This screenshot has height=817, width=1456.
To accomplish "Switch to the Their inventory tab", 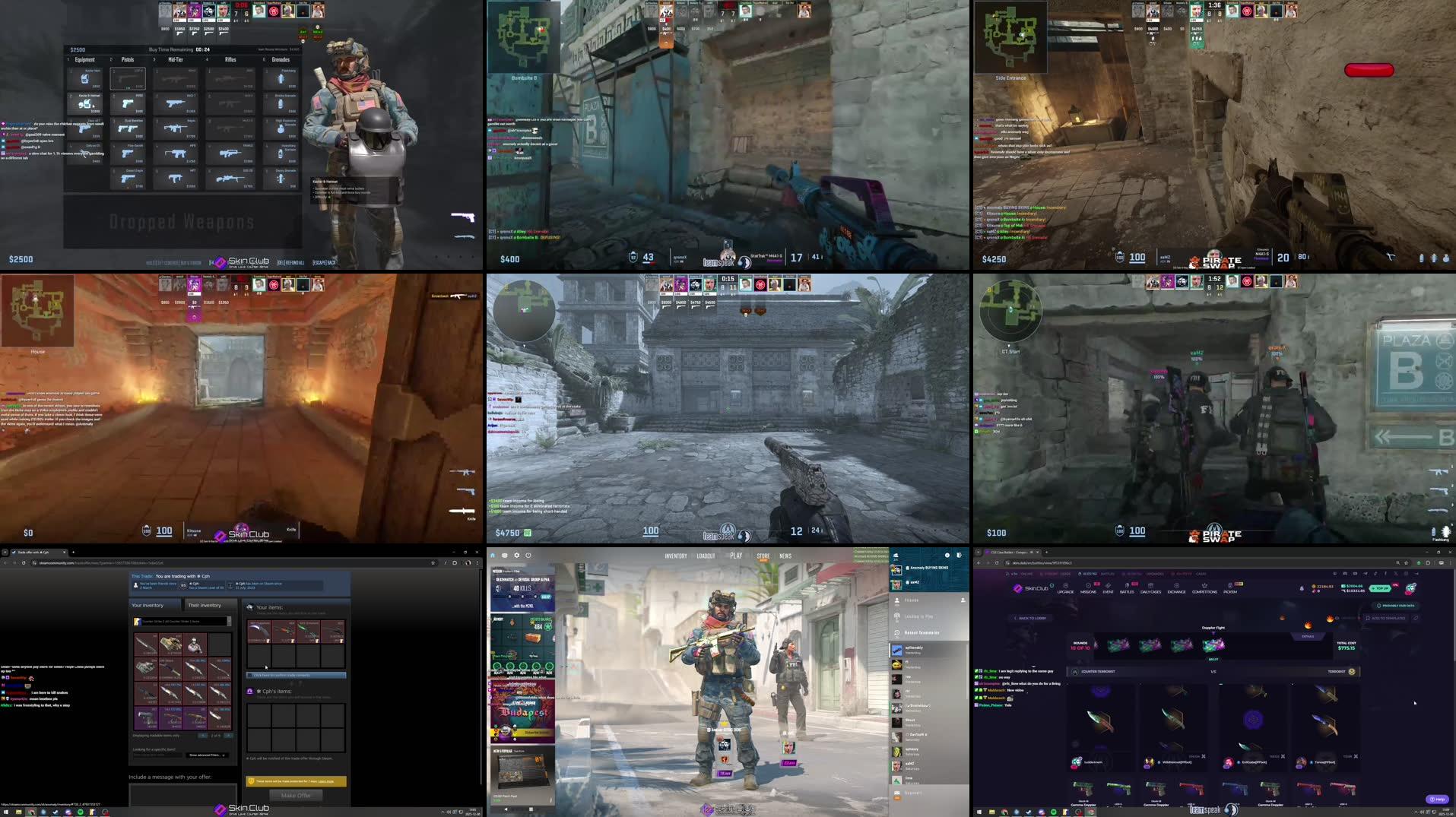I will tap(205, 605).
